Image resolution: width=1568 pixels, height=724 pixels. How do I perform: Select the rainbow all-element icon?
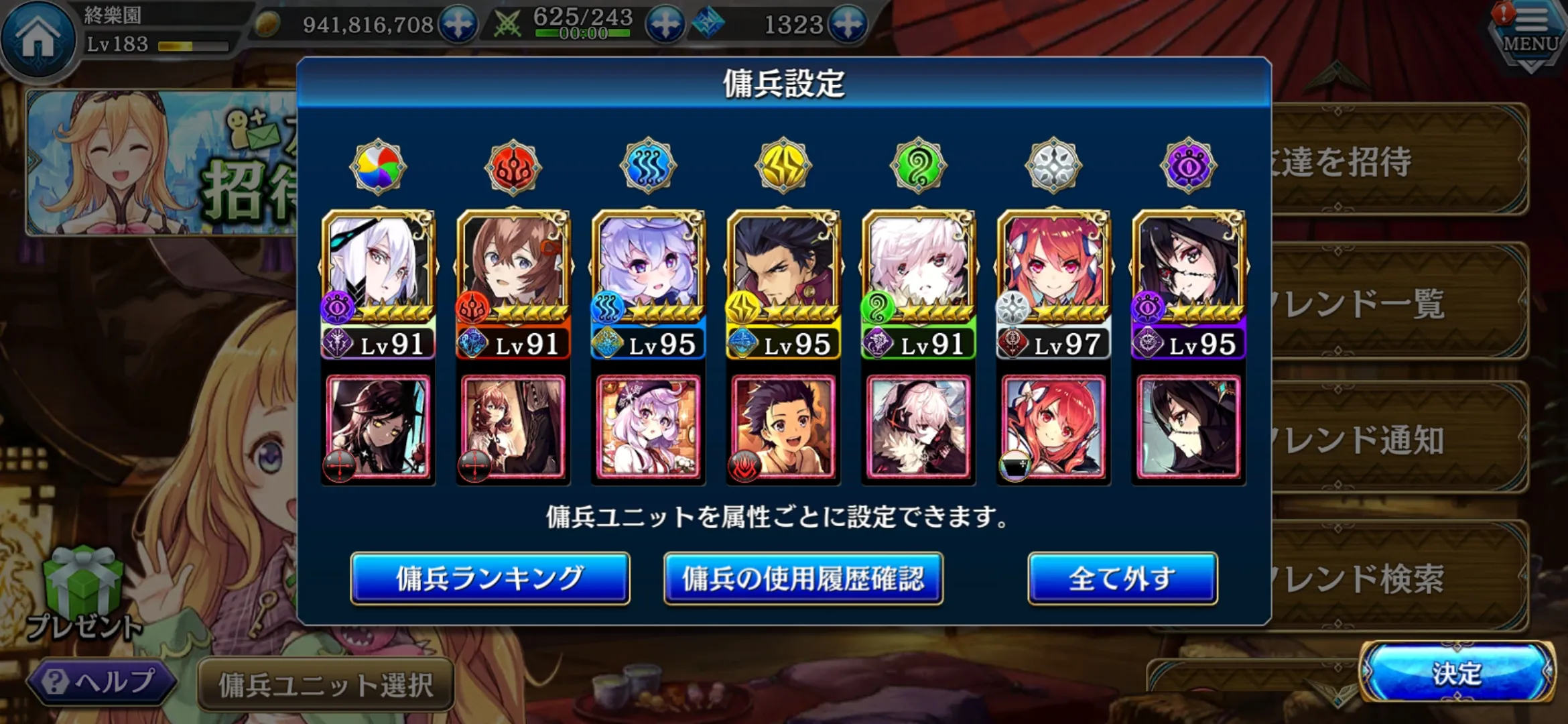pyautogui.click(x=378, y=166)
